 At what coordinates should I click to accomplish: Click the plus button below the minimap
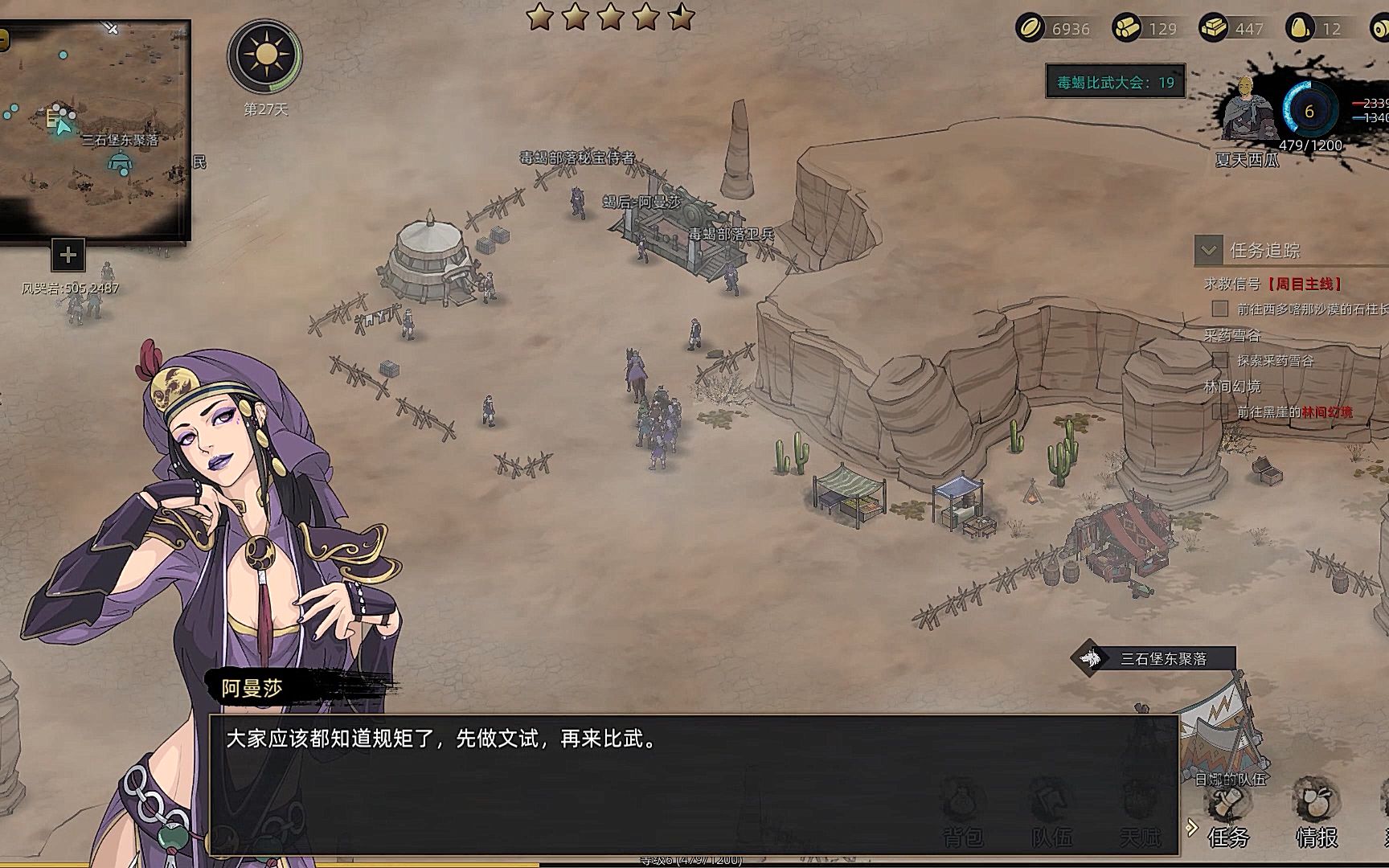tap(68, 256)
